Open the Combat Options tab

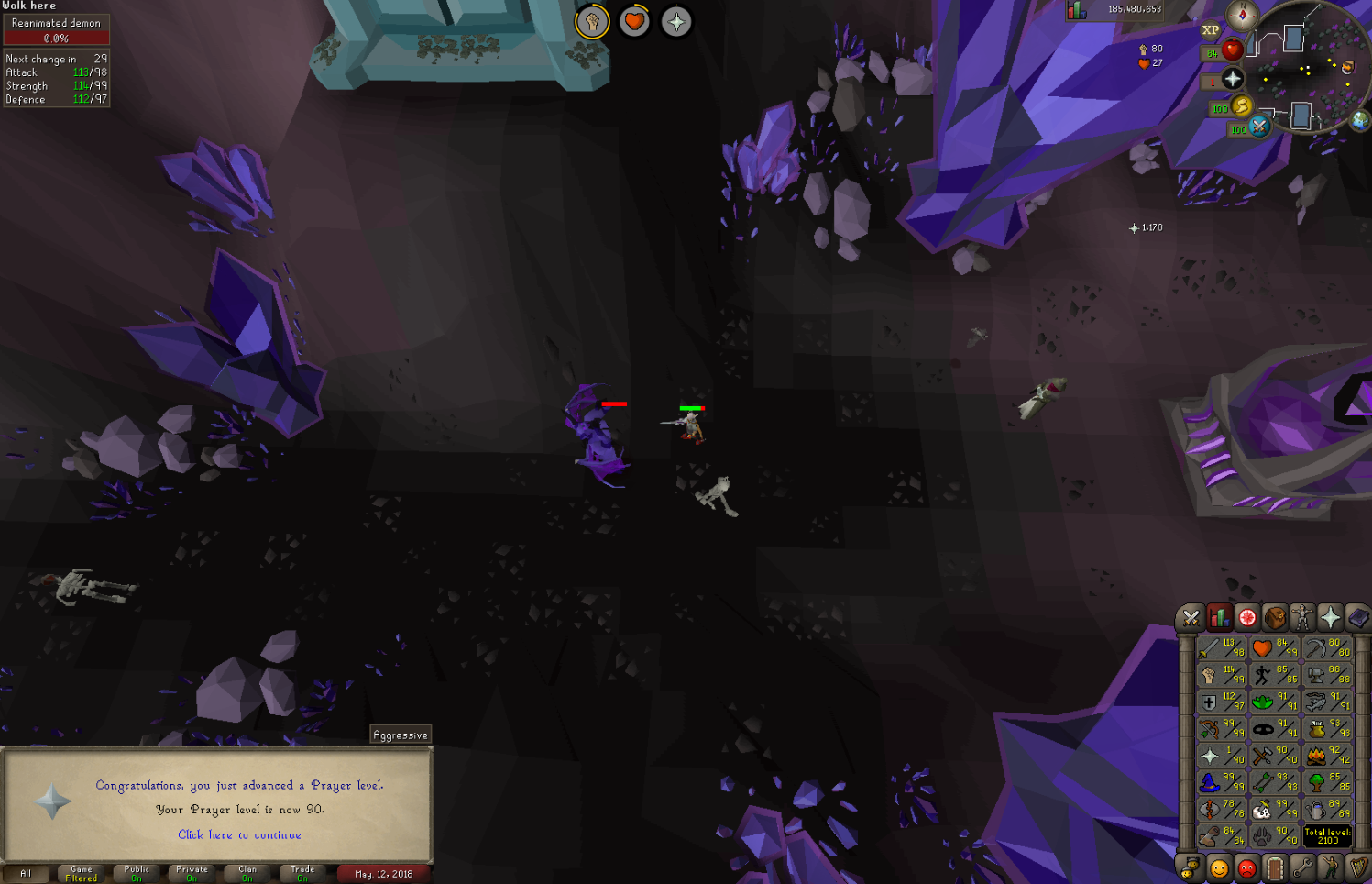point(1191,618)
